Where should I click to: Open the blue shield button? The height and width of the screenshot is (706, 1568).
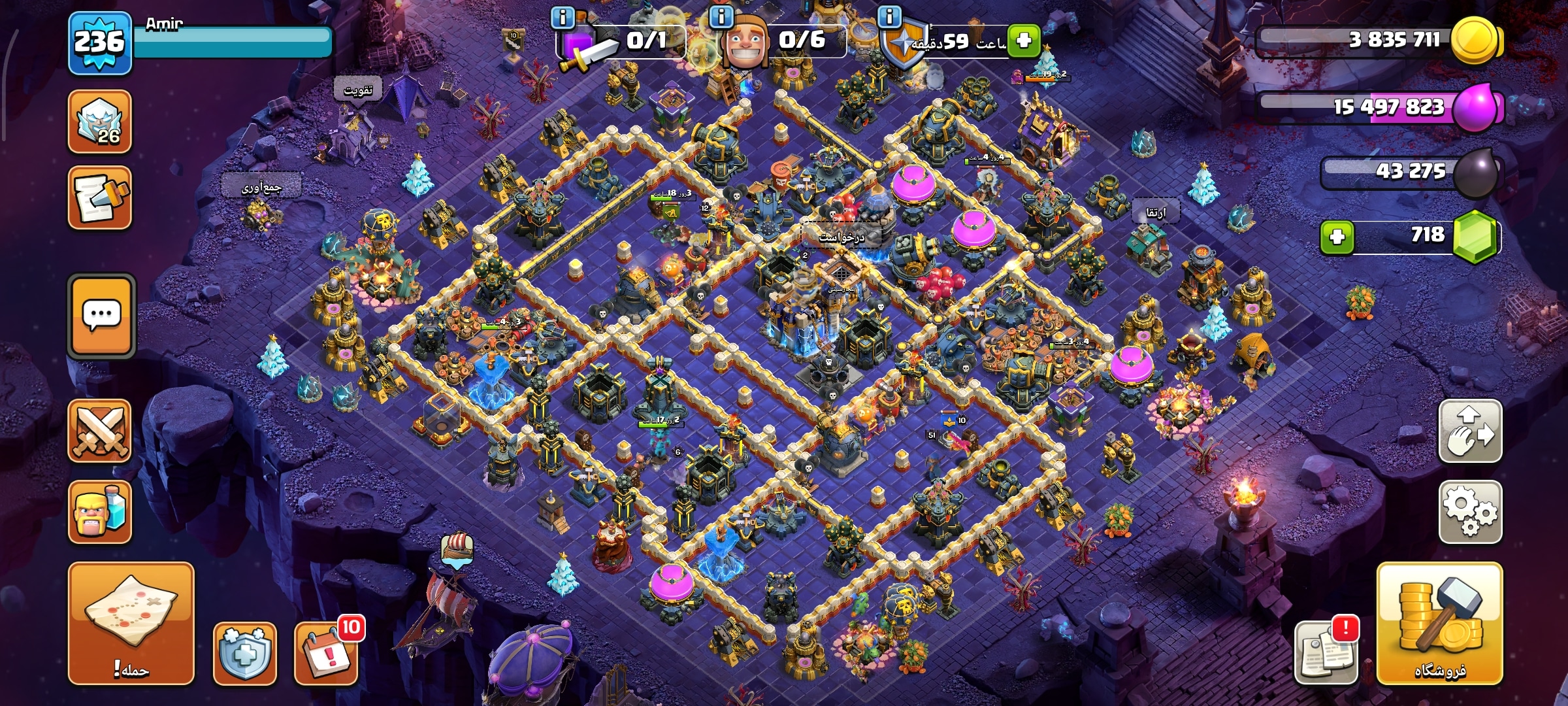[245, 652]
